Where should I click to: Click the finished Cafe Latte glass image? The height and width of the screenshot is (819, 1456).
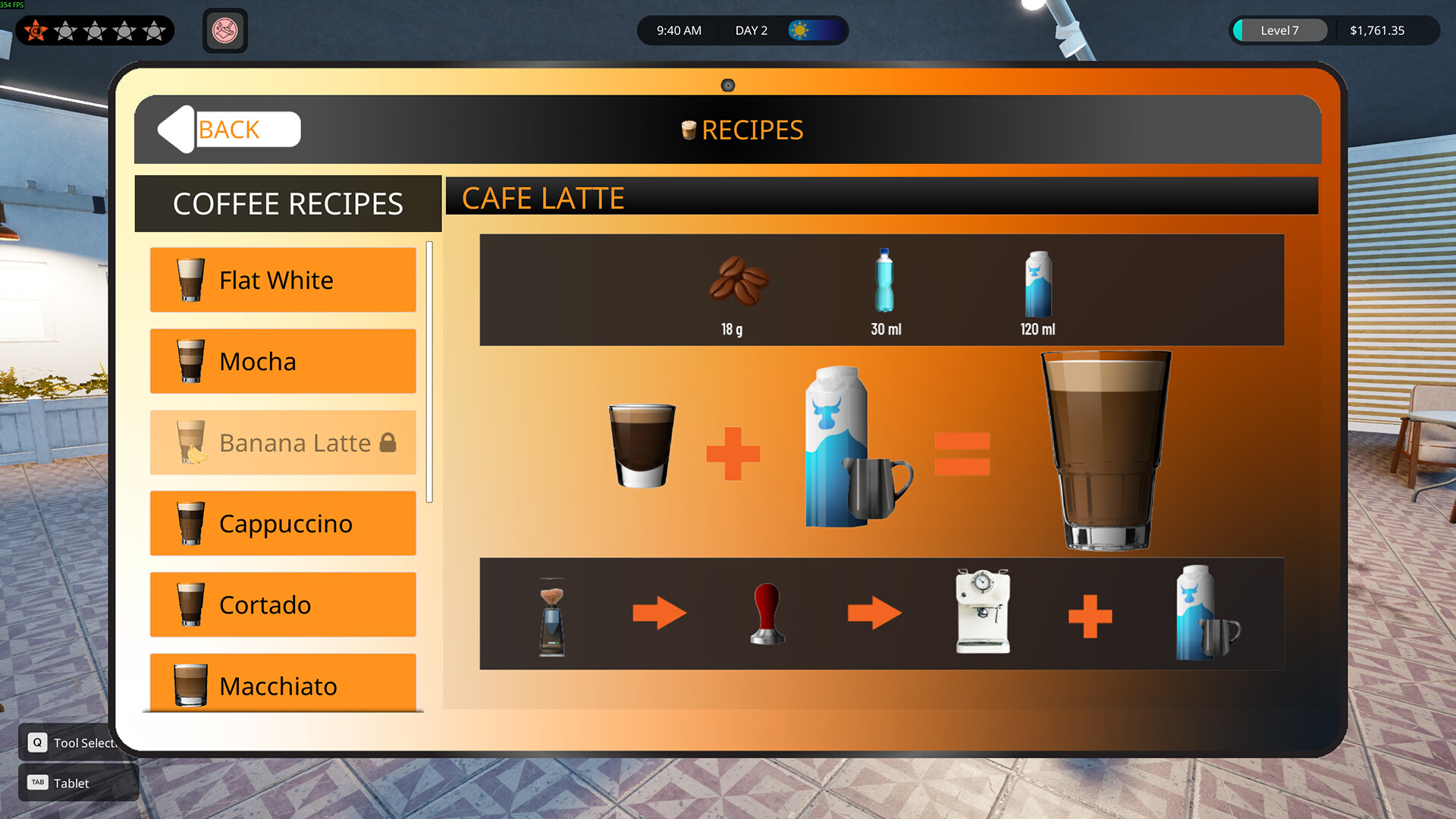pyautogui.click(x=1103, y=451)
